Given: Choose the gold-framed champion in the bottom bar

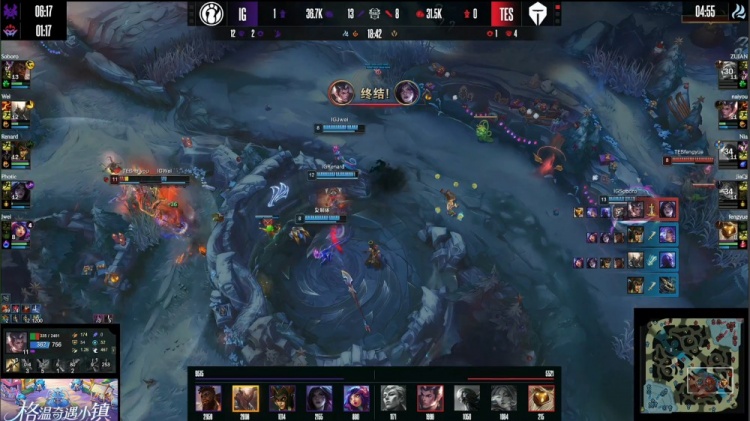Looking at the screenshot, I should [245, 398].
